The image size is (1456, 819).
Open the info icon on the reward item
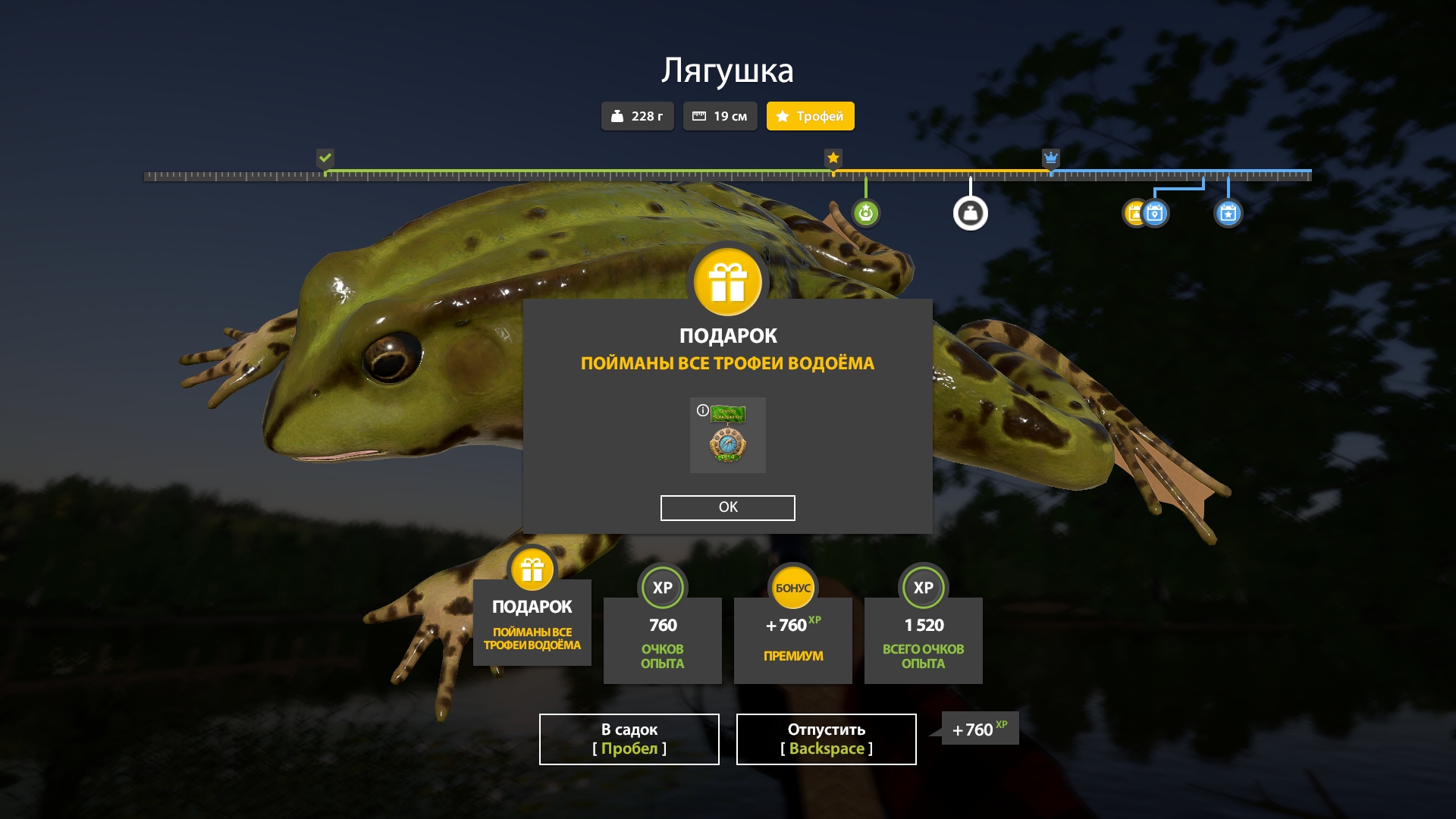(x=702, y=410)
